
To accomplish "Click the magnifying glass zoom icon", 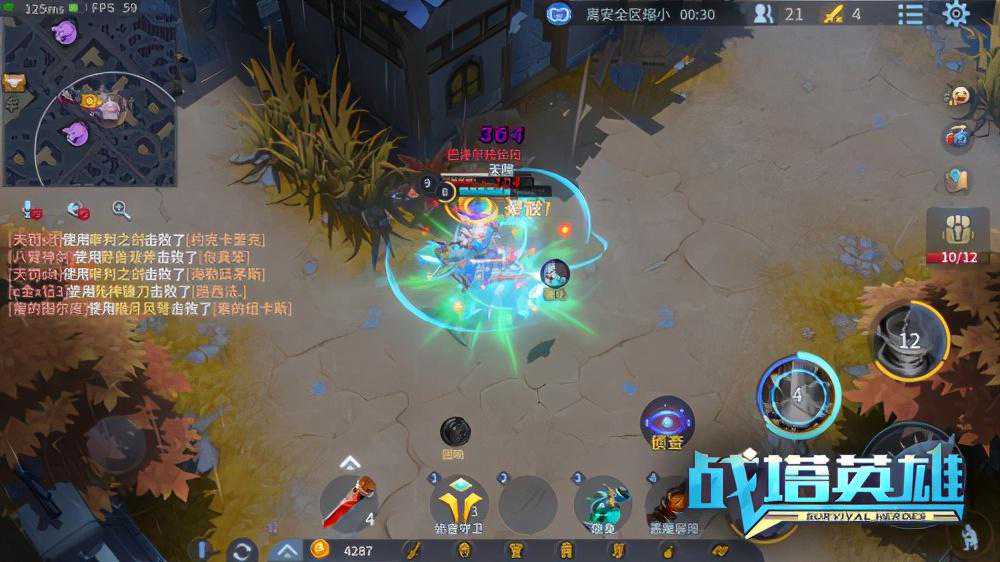I will 121,210.
